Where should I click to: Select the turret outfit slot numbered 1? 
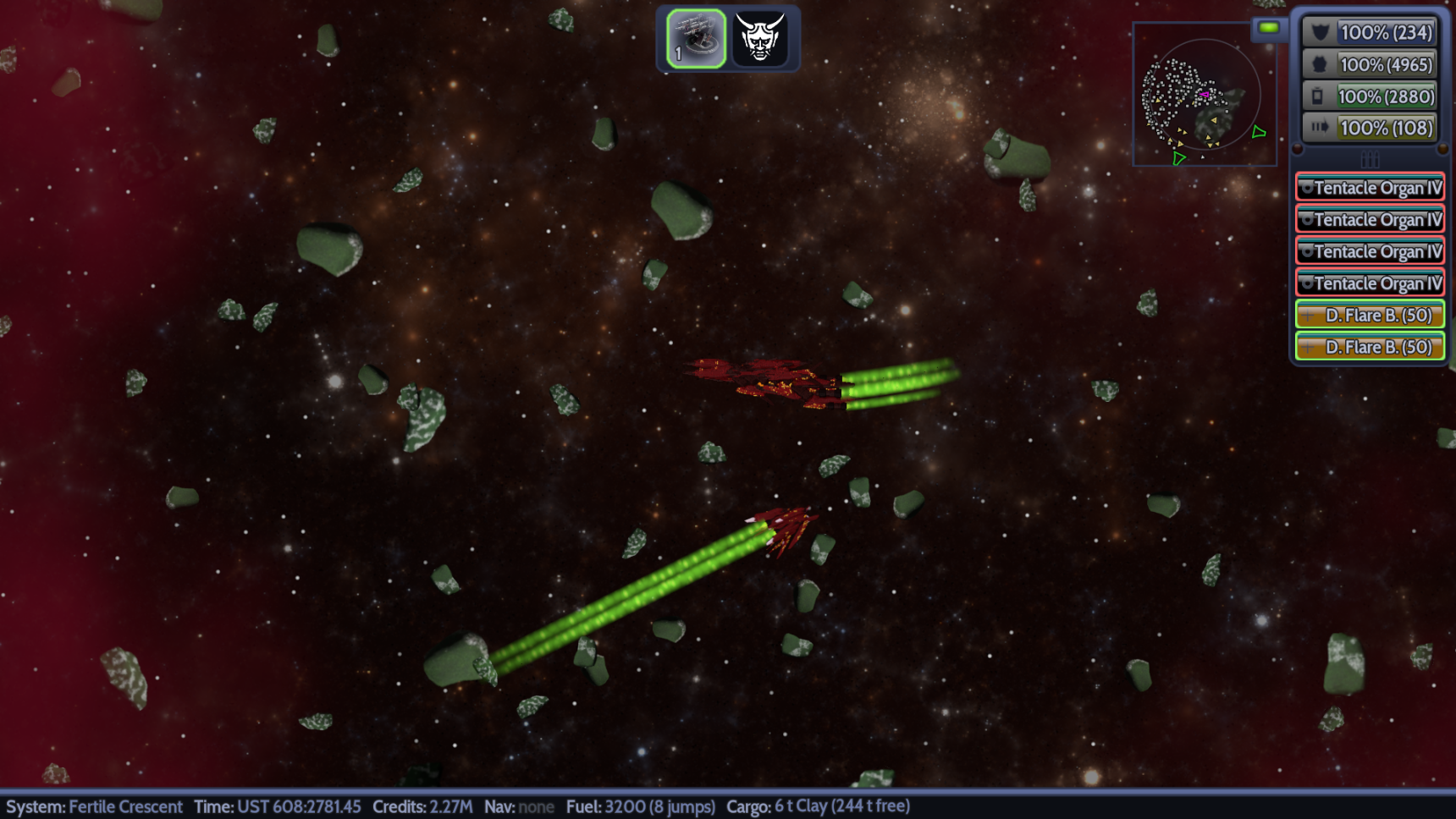[696, 39]
